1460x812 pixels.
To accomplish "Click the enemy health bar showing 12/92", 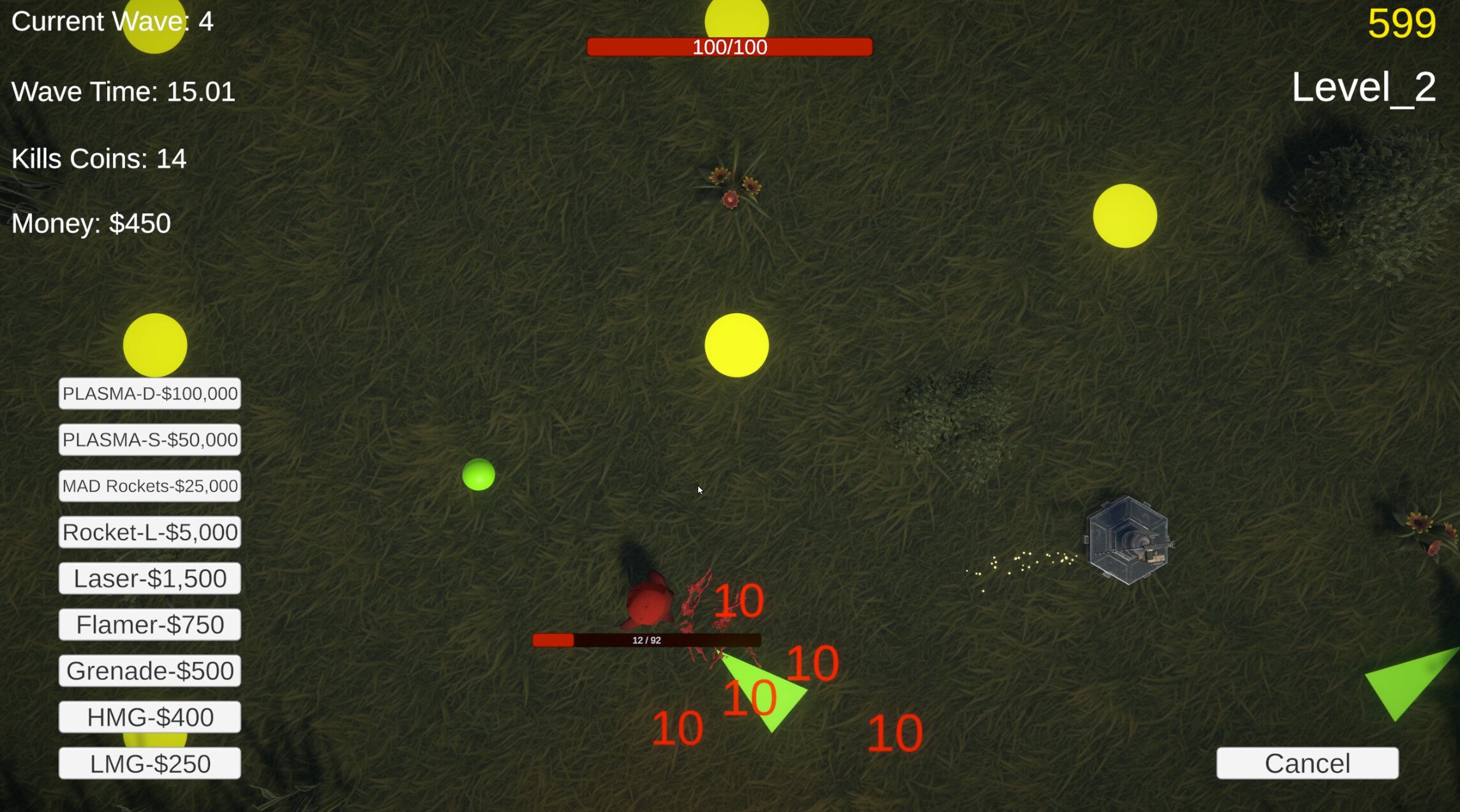I will (646, 639).
